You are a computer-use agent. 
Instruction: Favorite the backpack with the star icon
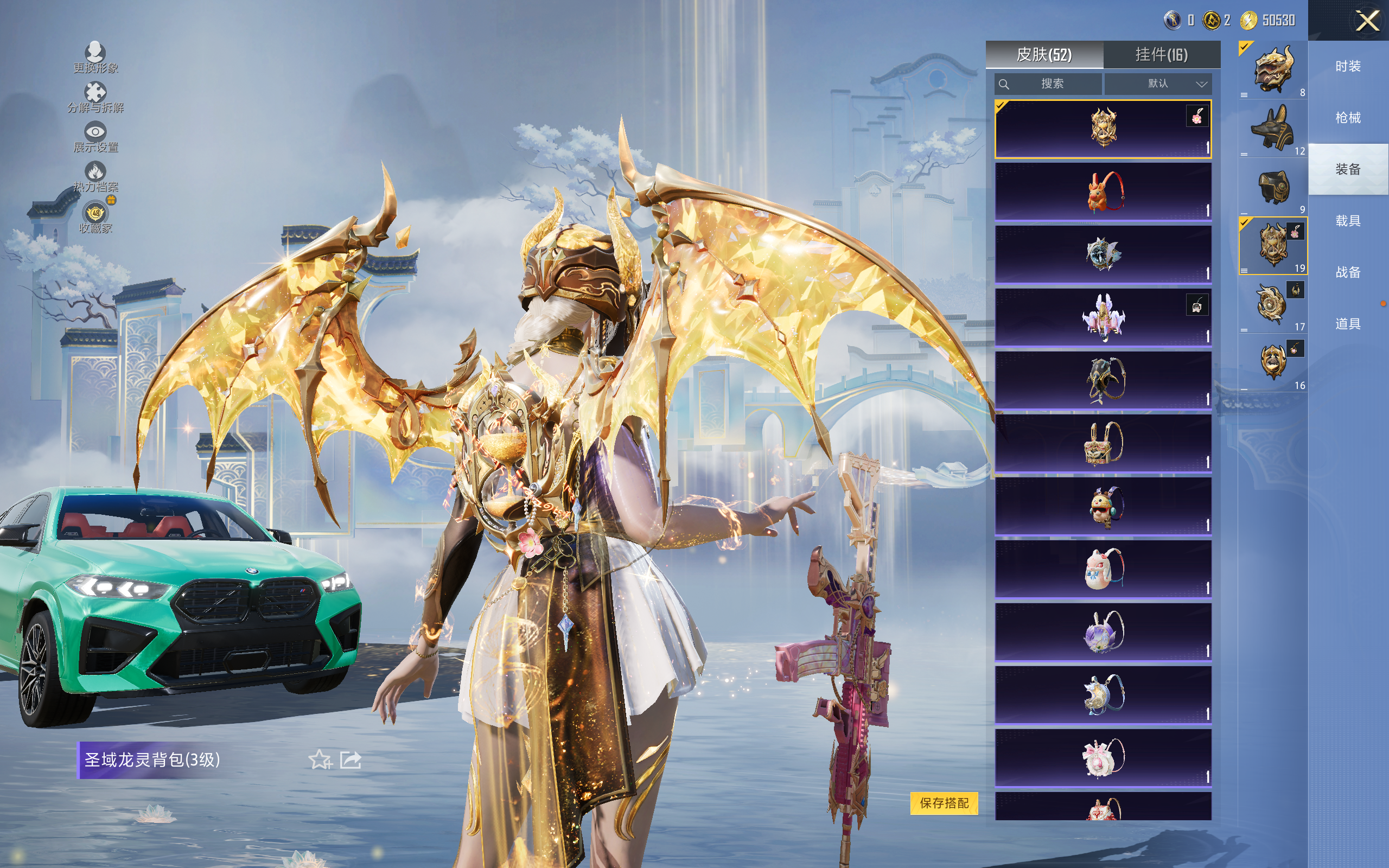point(320,759)
